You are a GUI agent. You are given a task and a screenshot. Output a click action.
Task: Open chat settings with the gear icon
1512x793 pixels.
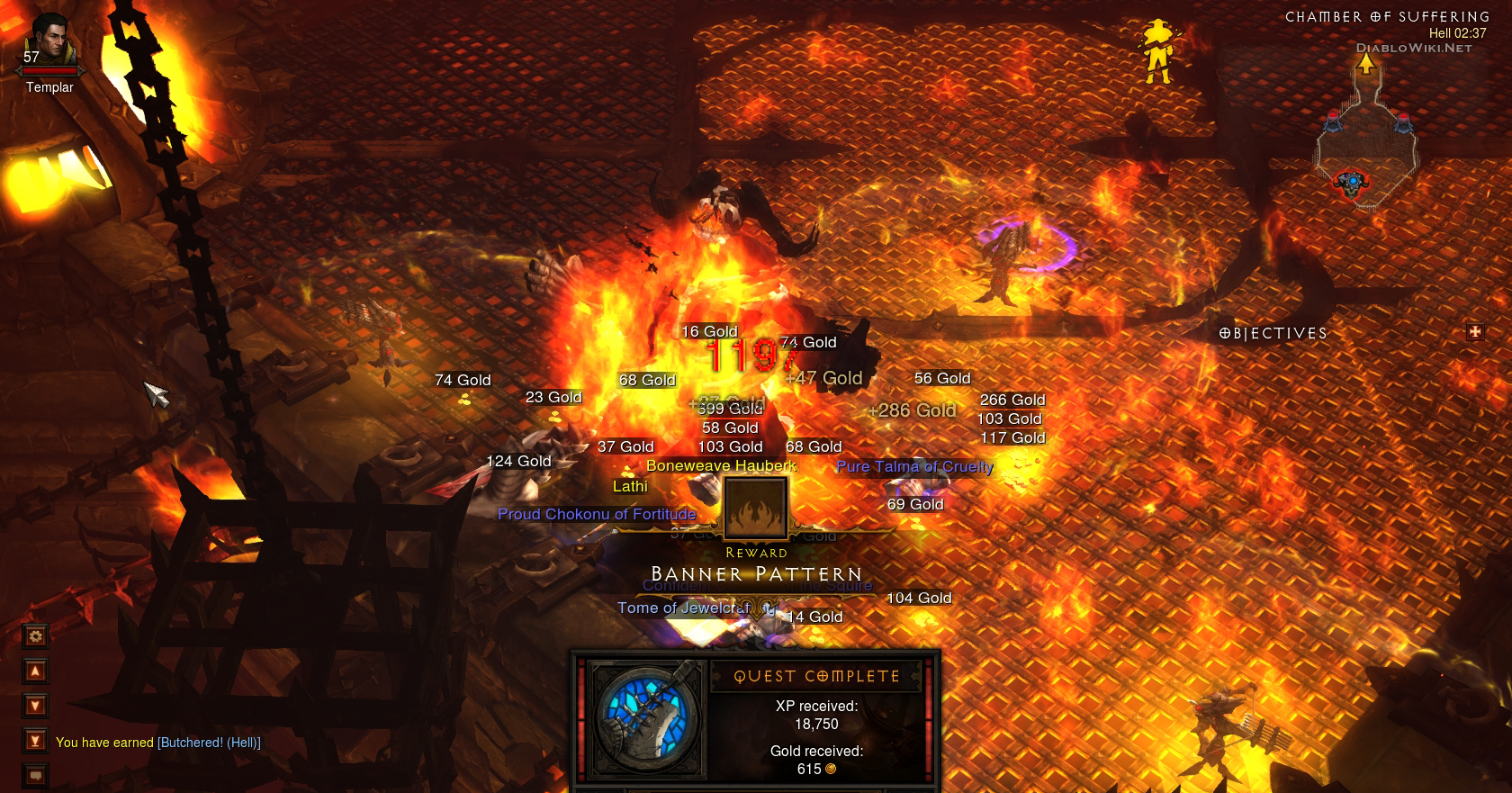pyautogui.click(x=35, y=636)
